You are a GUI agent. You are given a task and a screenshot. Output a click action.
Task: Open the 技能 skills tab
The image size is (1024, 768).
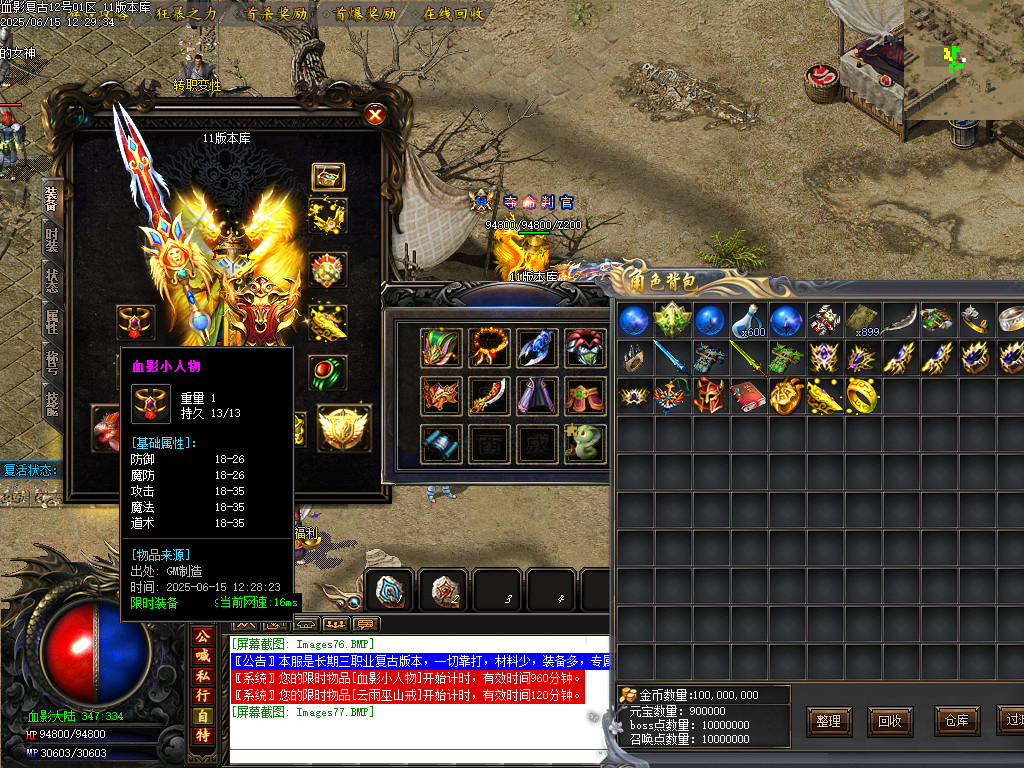tap(52, 403)
